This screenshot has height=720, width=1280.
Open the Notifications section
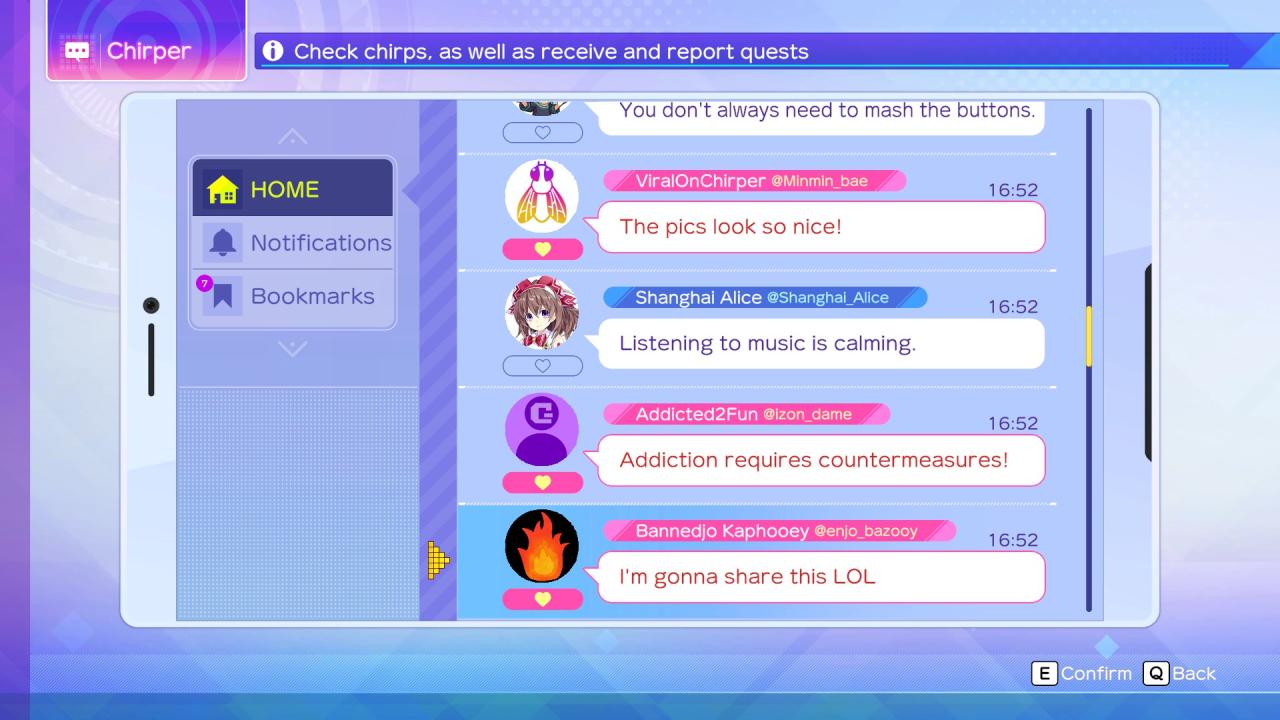click(293, 243)
